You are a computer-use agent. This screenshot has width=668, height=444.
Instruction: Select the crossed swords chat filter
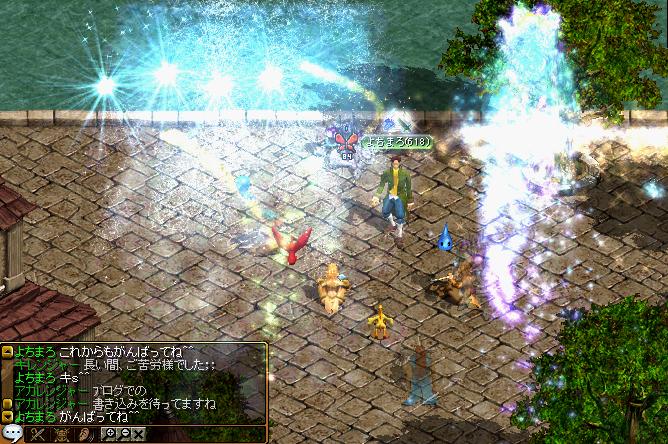click(x=37, y=434)
